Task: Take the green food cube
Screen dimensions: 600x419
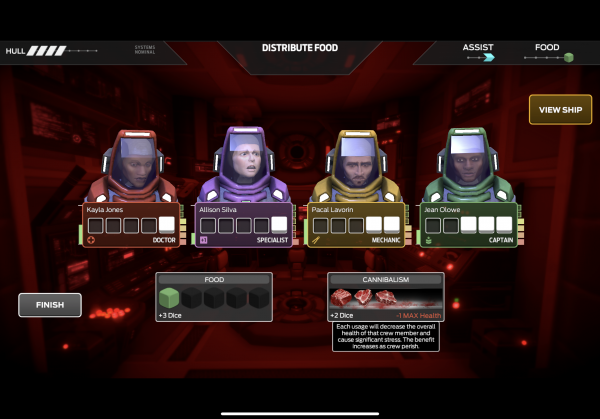Action: point(169,297)
